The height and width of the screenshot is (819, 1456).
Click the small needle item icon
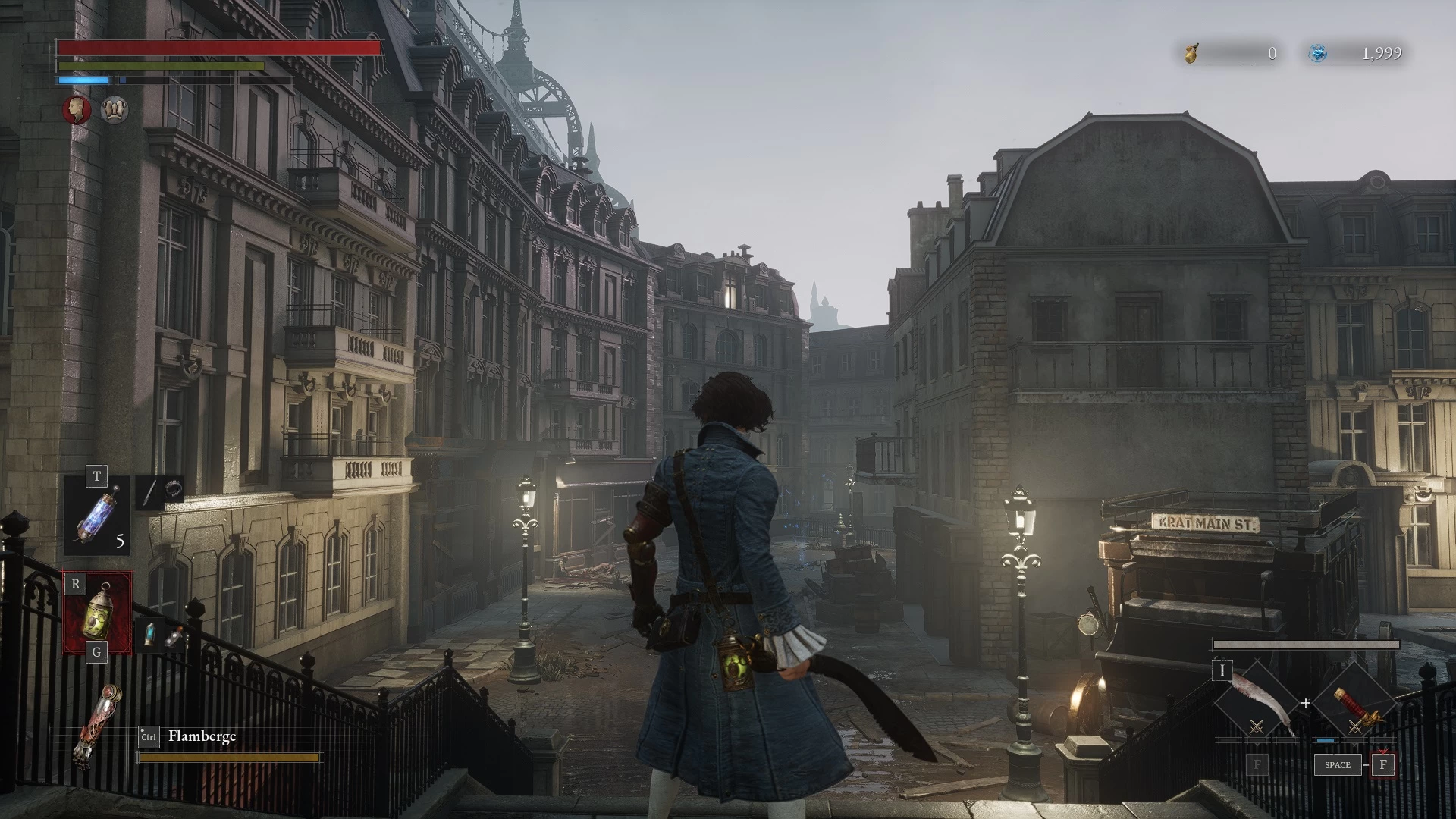coord(150,491)
